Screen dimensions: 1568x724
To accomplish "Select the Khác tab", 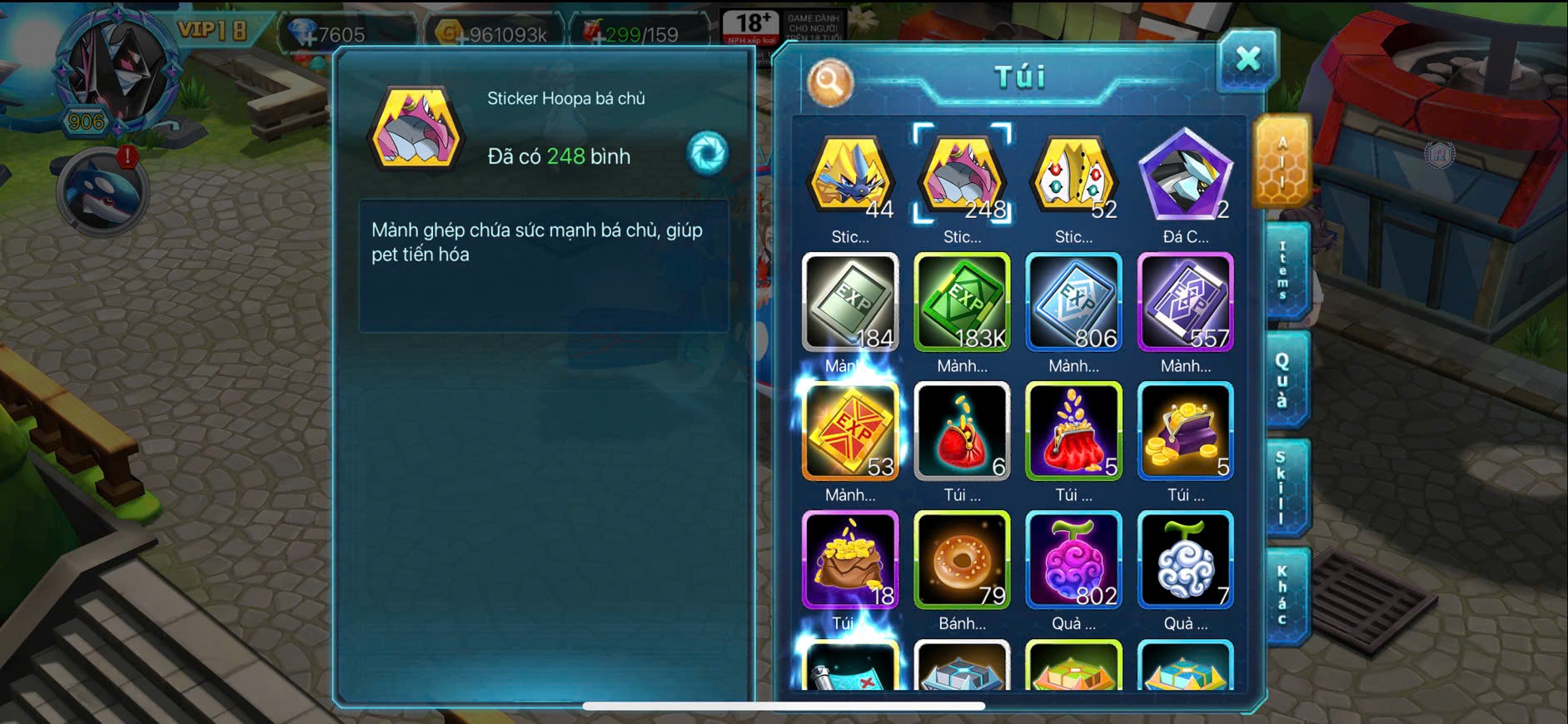I will (1283, 596).
